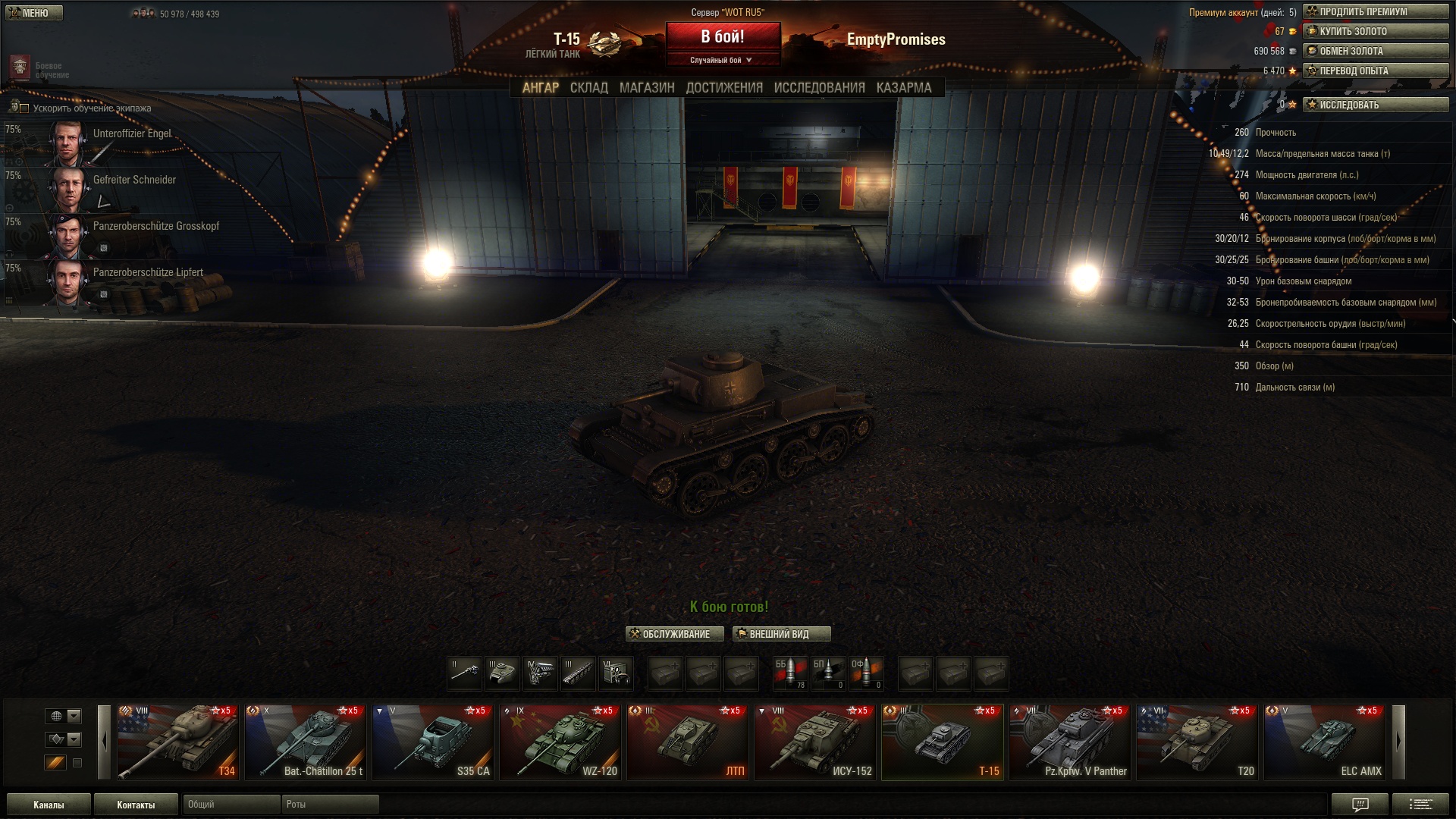Open ОБСЛУЖИВАНИЕ vehicle service window
Image resolution: width=1456 pixels, height=819 pixels.
(675, 634)
